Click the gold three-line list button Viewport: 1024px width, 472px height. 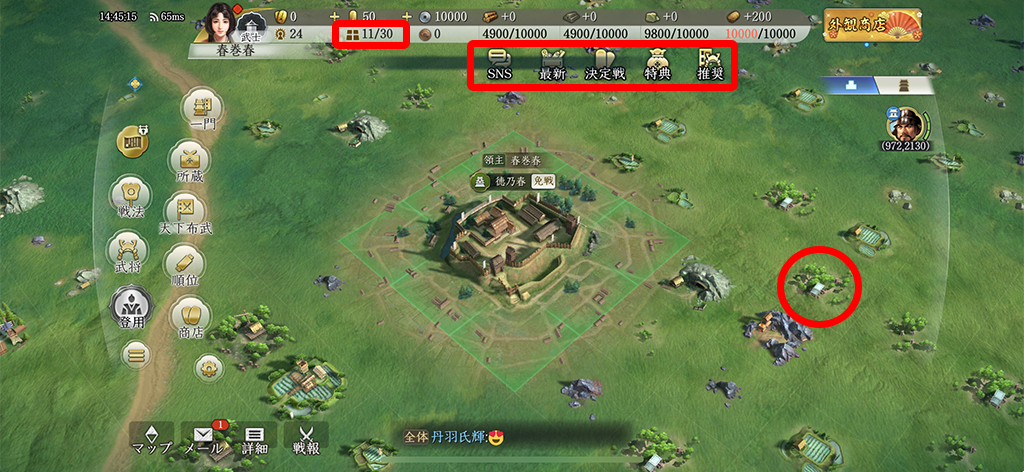click(136, 353)
